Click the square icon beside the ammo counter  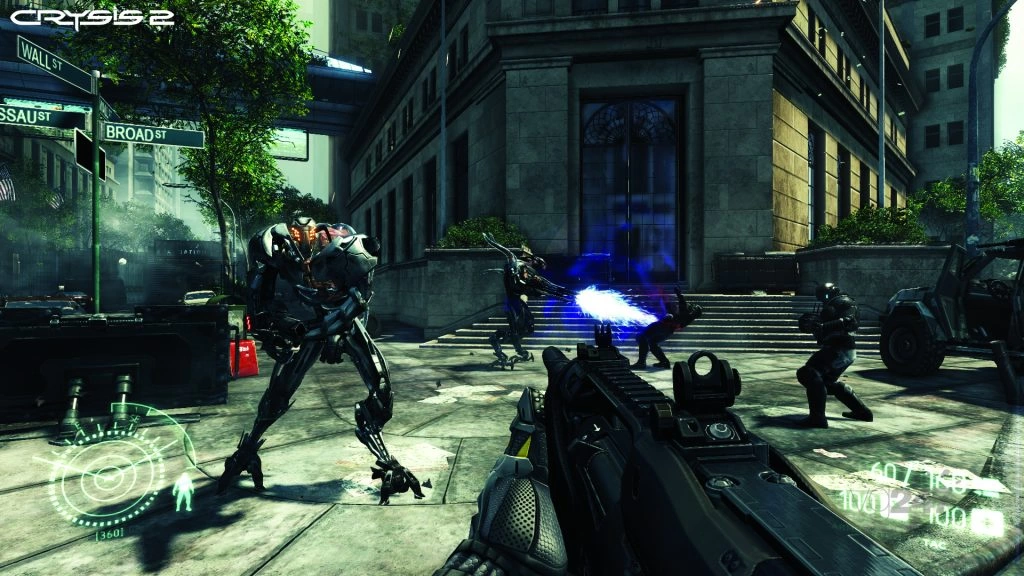990,520
